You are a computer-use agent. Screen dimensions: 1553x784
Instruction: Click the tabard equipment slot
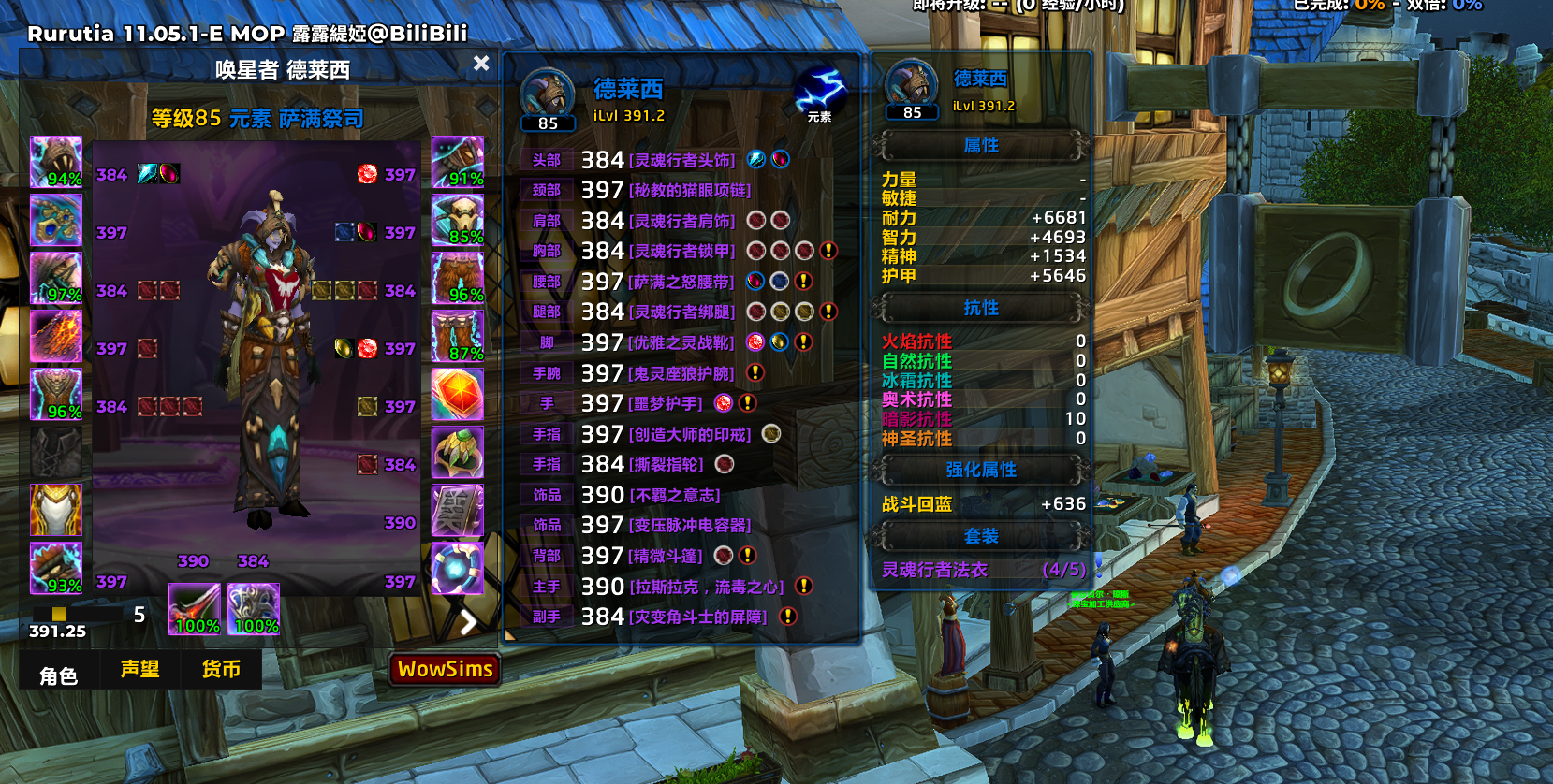[x=56, y=510]
